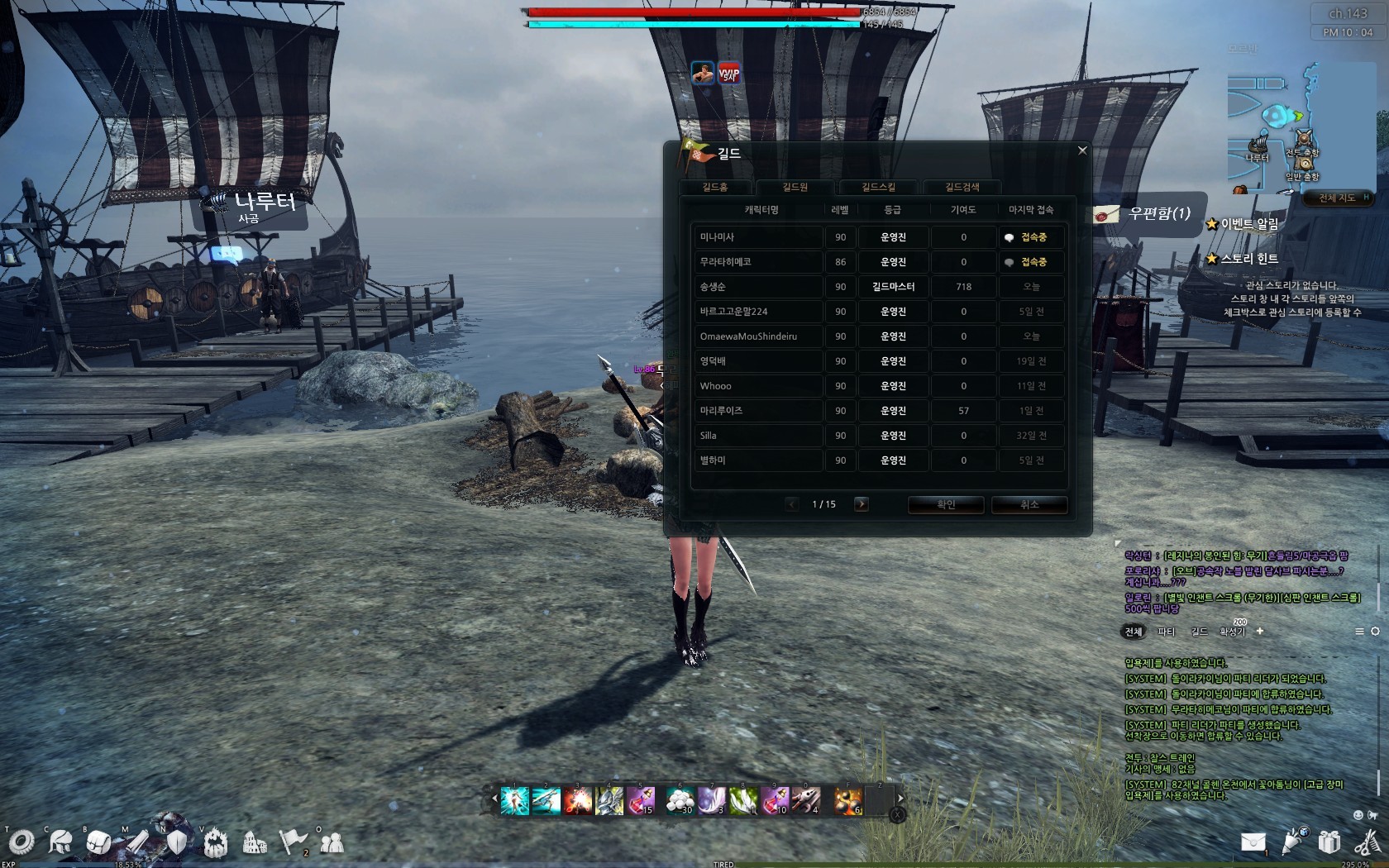
Task: Open the gift box icon
Action: [x=1329, y=842]
